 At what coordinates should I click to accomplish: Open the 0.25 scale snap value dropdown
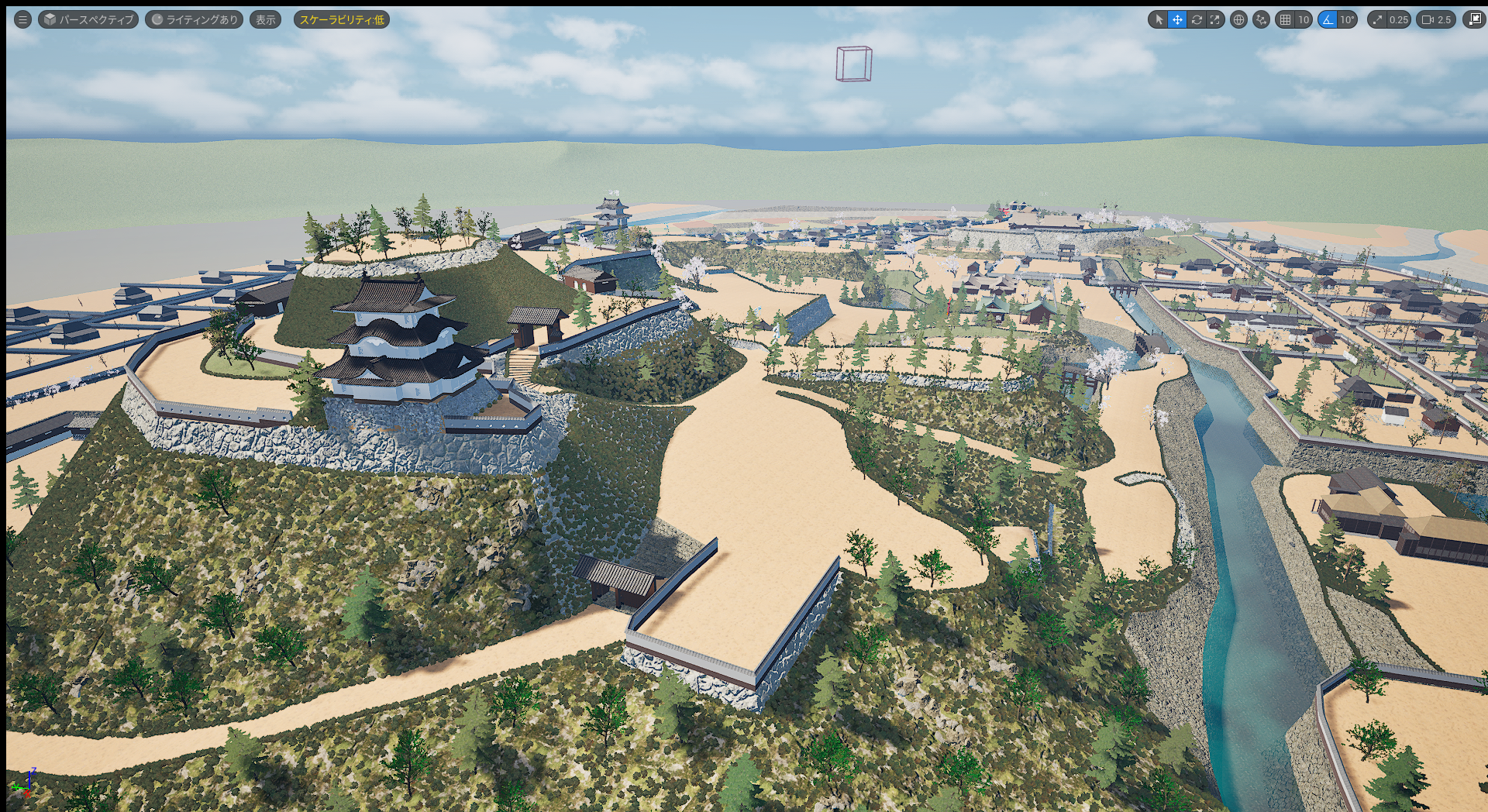click(x=1398, y=19)
